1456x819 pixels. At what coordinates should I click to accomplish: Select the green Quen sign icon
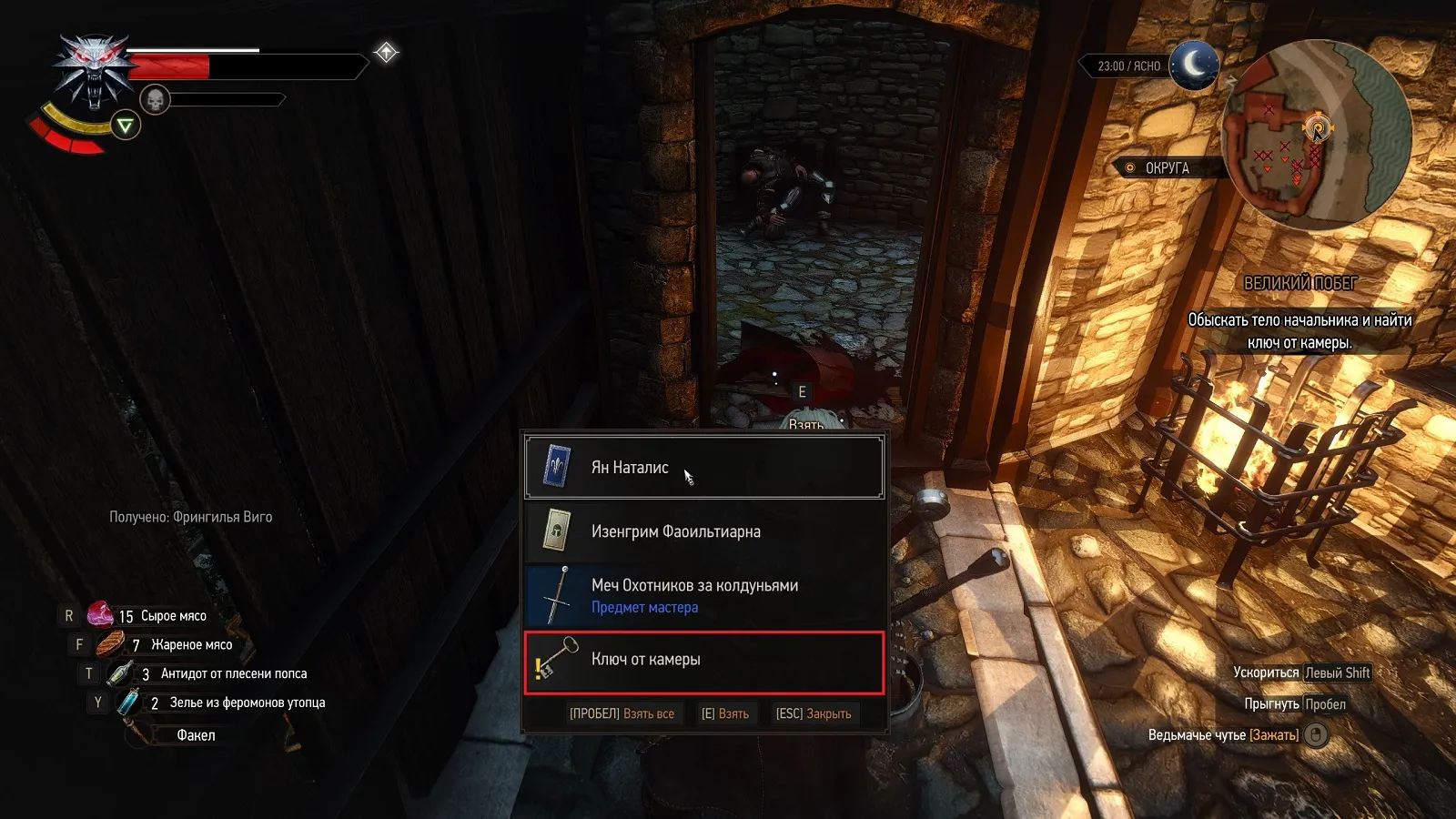click(x=126, y=126)
